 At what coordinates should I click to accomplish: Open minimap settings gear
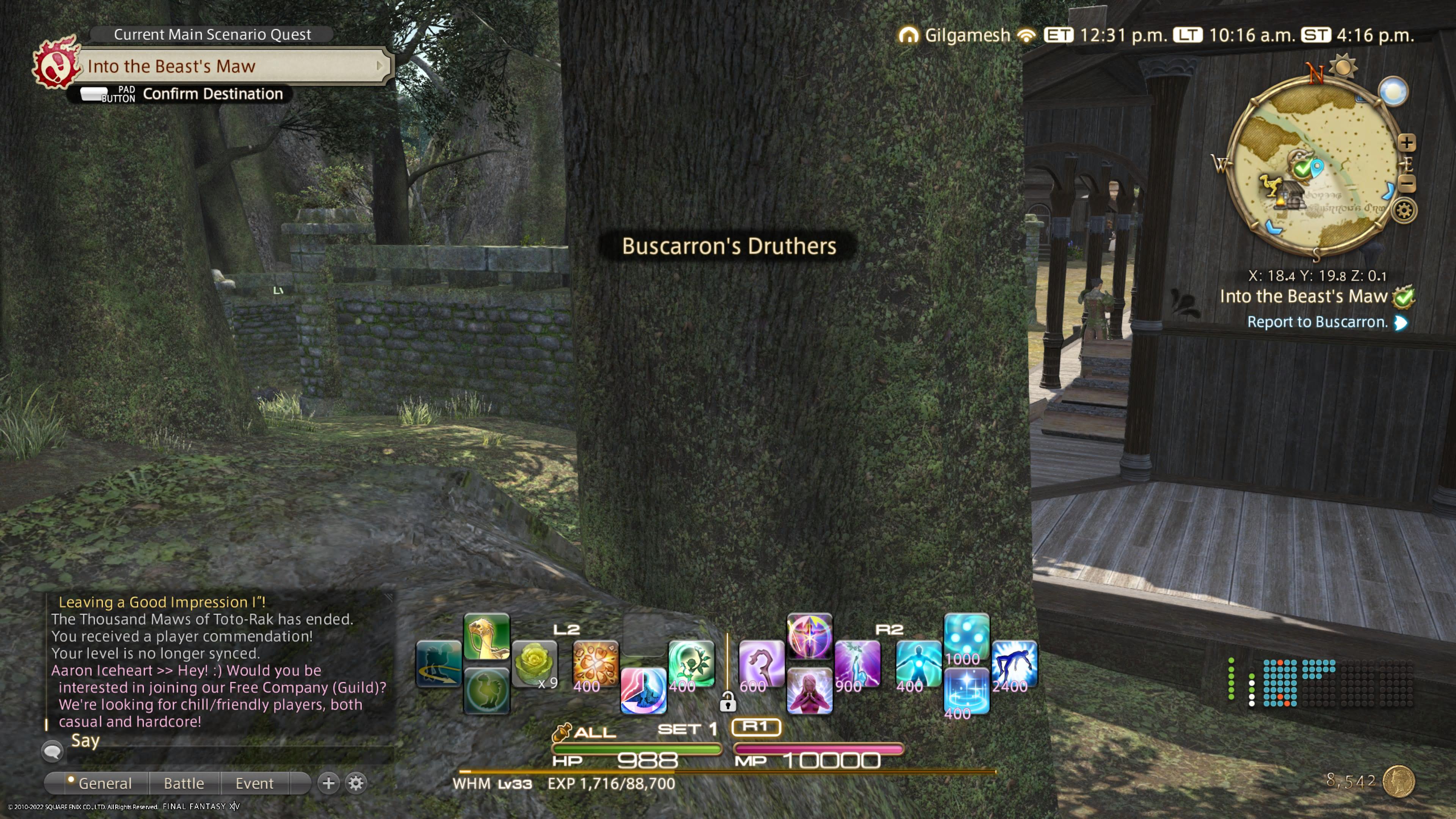coord(1404,211)
